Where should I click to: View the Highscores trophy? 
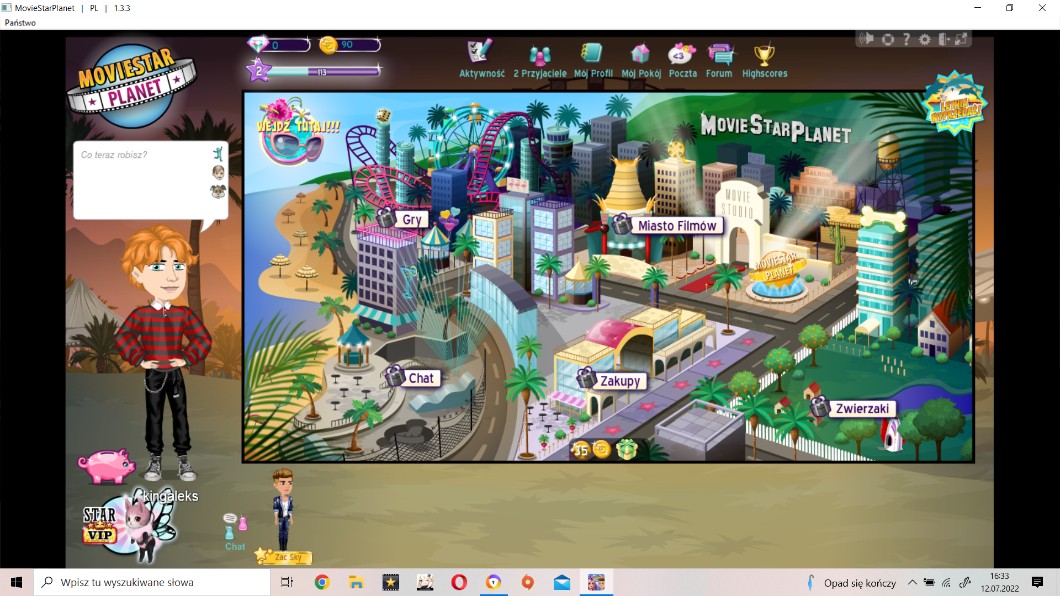pyautogui.click(x=764, y=56)
